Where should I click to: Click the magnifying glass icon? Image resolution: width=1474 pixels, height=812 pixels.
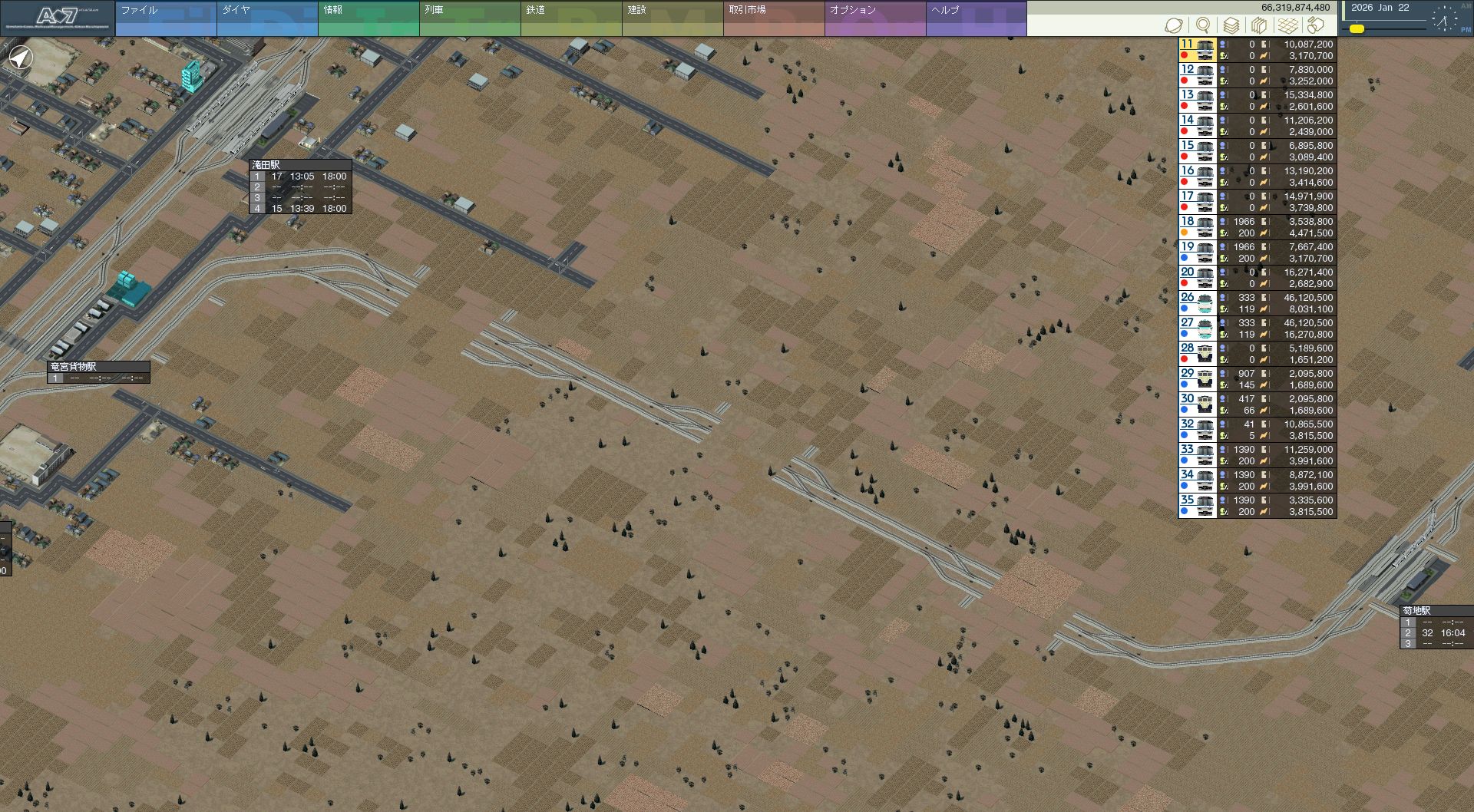[1203, 26]
